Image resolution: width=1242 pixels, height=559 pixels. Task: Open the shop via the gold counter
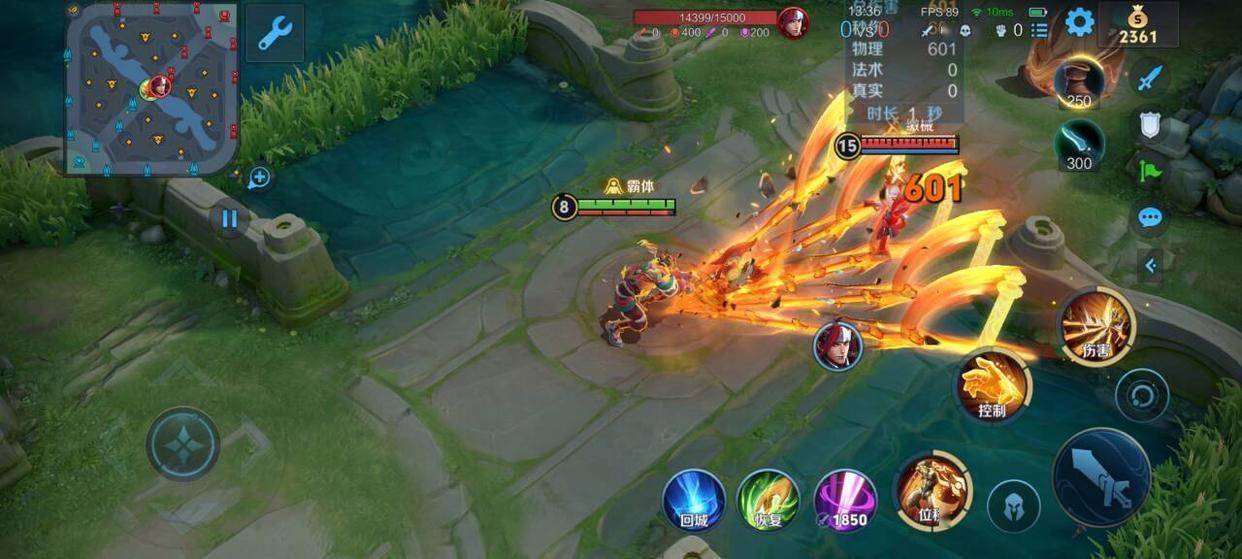point(1138,26)
